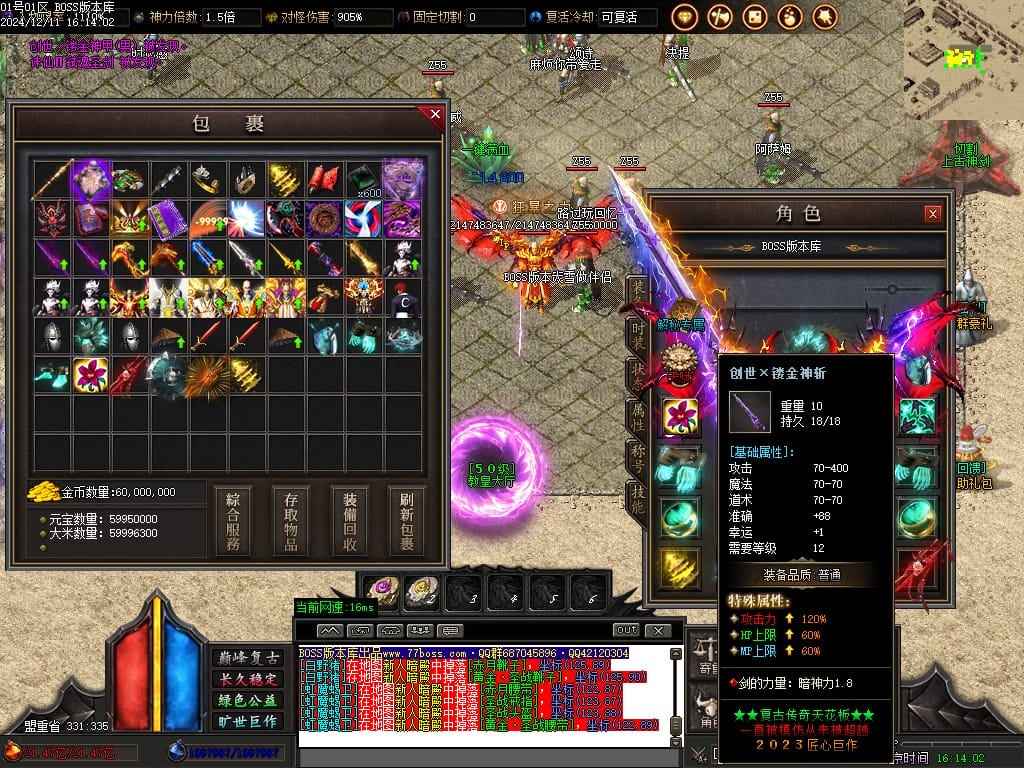Select the 称号 titles tab
The image size is (1024, 768).
click(637, 458)
